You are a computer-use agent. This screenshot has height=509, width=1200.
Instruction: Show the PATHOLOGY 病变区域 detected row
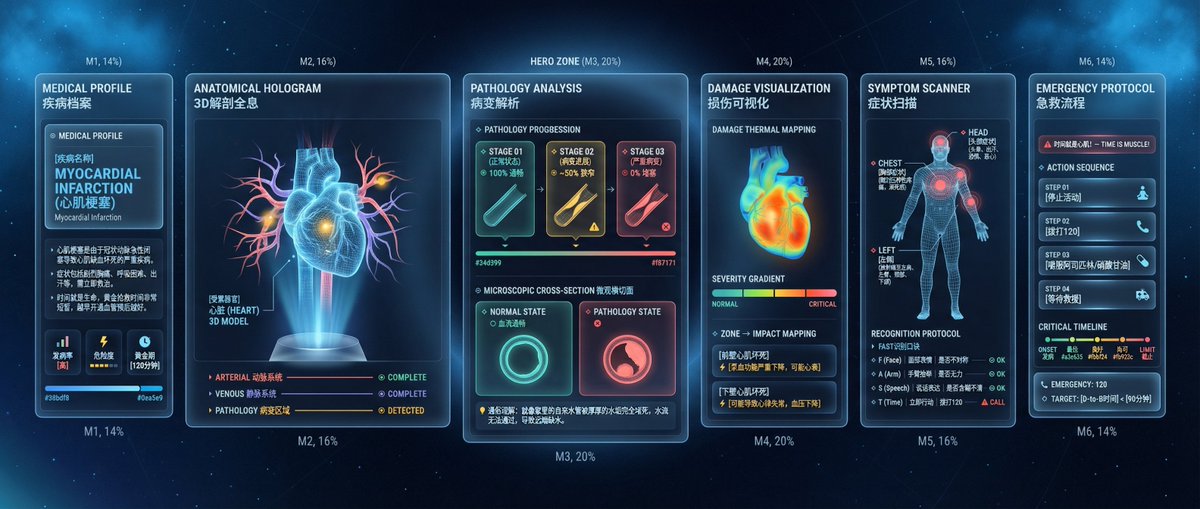click(317, 411)
